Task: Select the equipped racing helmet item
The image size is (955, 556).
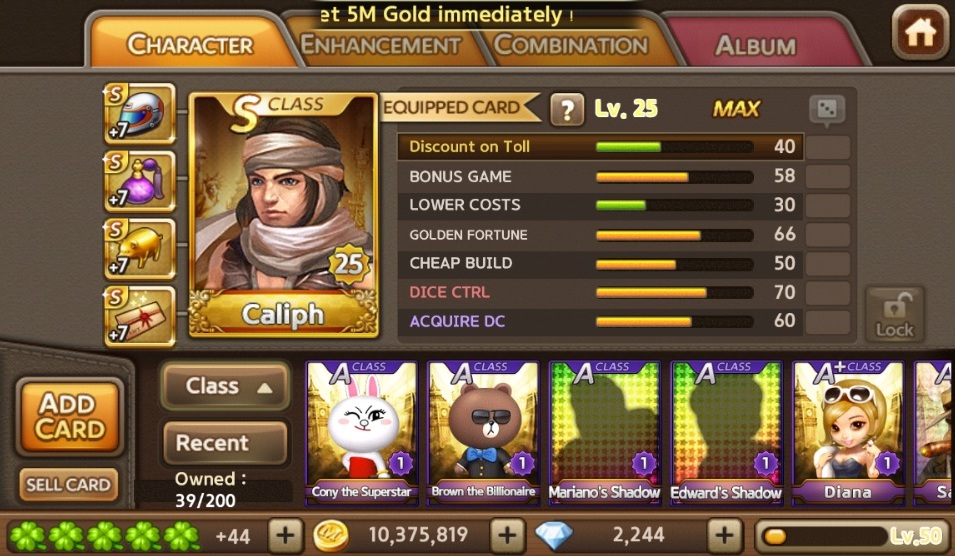Action: click(143, 114)
